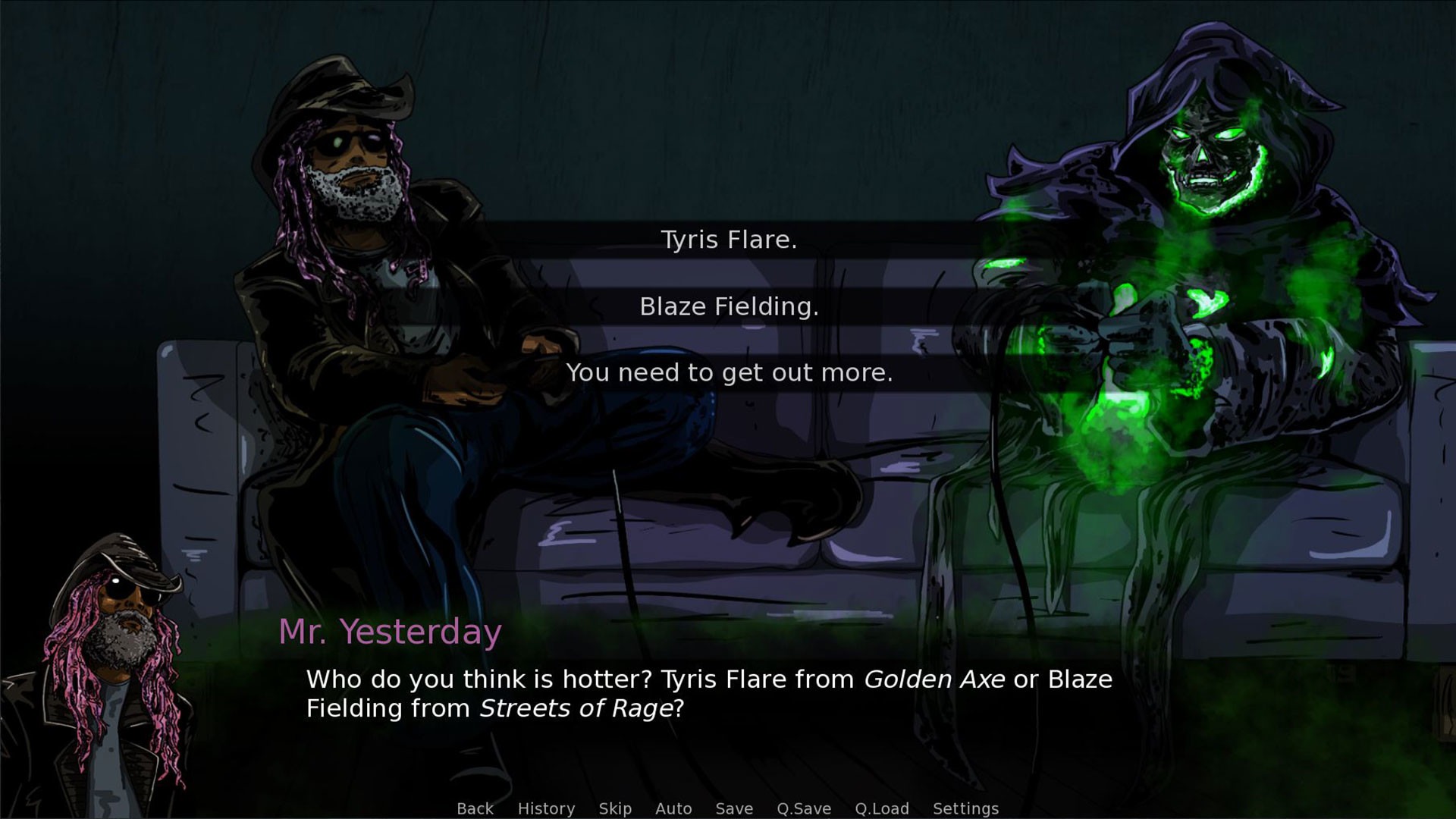Toggle Auto advance mode
This screenshot has width=1456, height=819.
[673, 808]
